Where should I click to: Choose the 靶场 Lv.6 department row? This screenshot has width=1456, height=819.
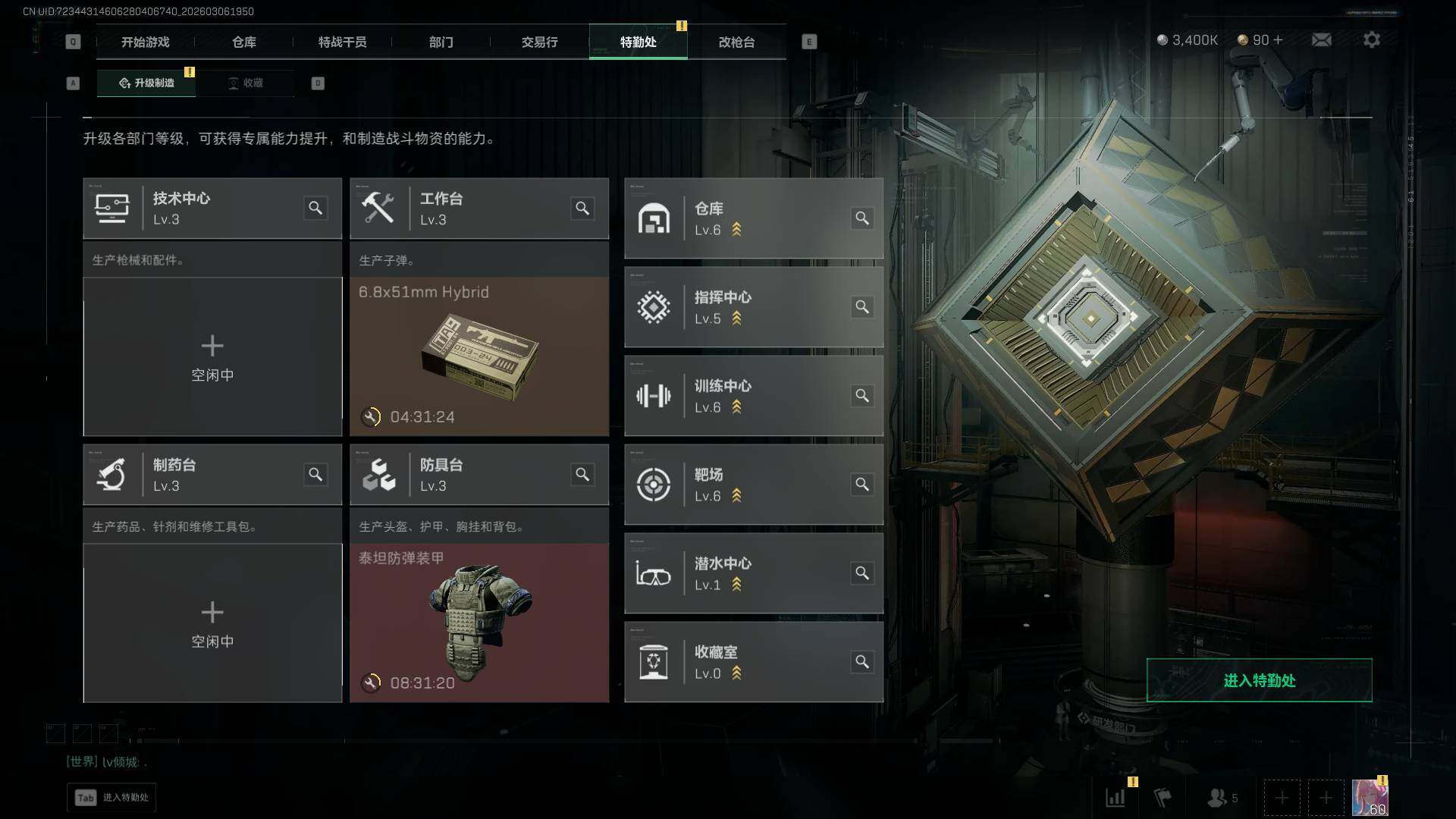tap(753, 485)
